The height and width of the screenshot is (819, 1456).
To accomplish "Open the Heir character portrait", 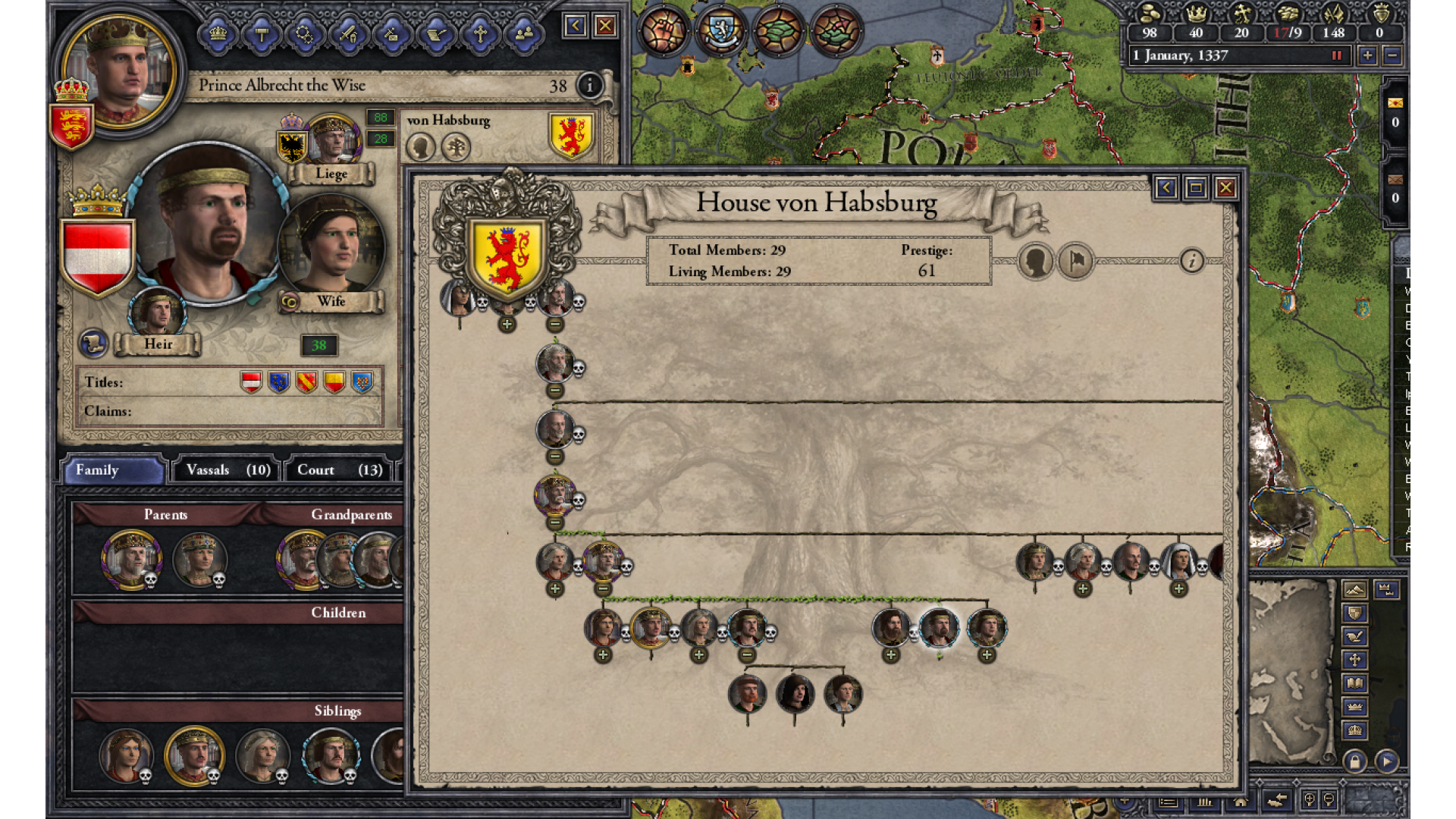I will pyautogui.click(x=158, y=312).
